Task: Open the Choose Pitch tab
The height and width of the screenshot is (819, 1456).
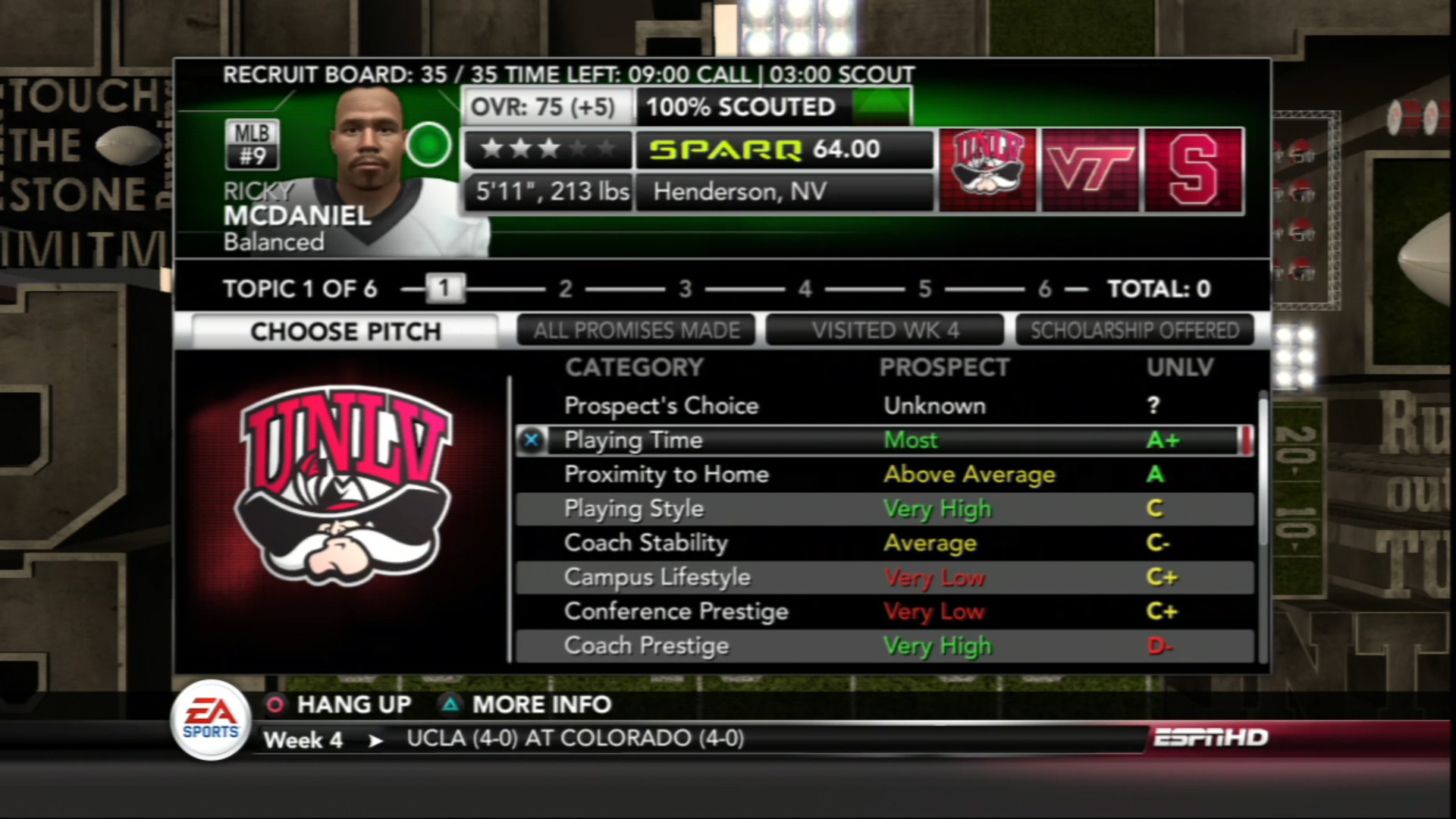Action: 345,331
